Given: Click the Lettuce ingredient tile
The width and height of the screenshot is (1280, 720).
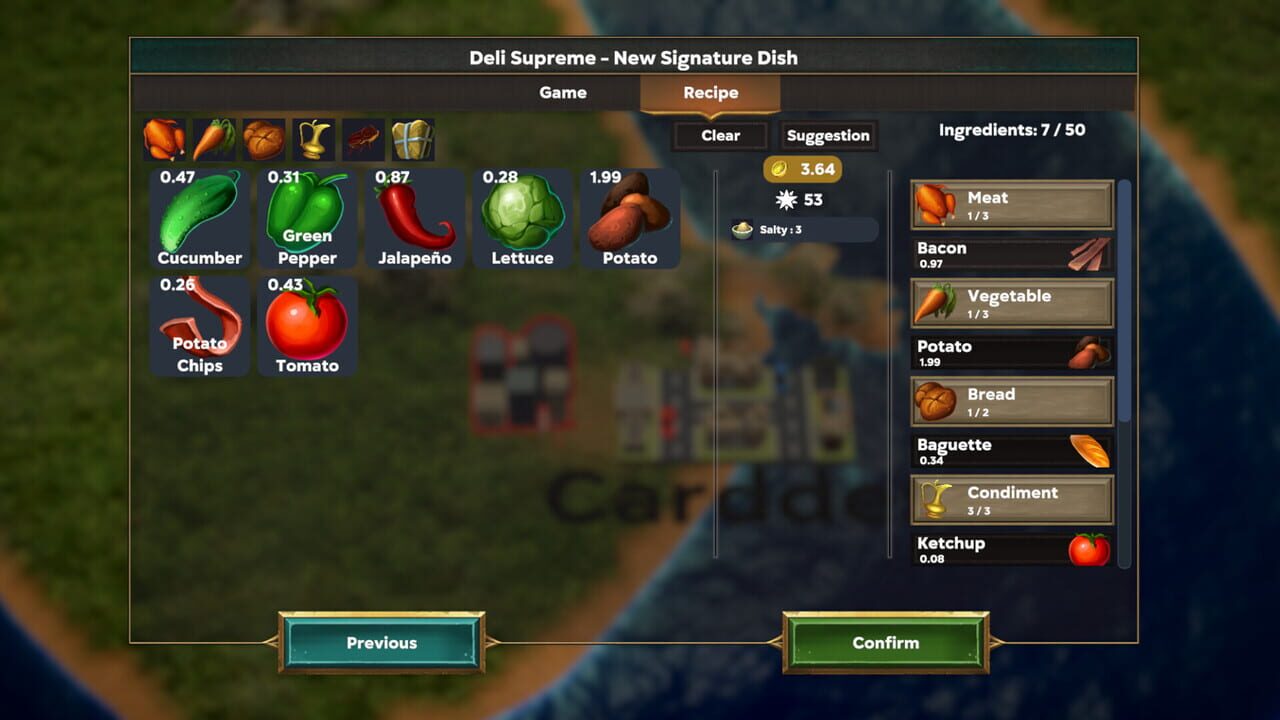Looking at the screenshot, I should (523, 218).
